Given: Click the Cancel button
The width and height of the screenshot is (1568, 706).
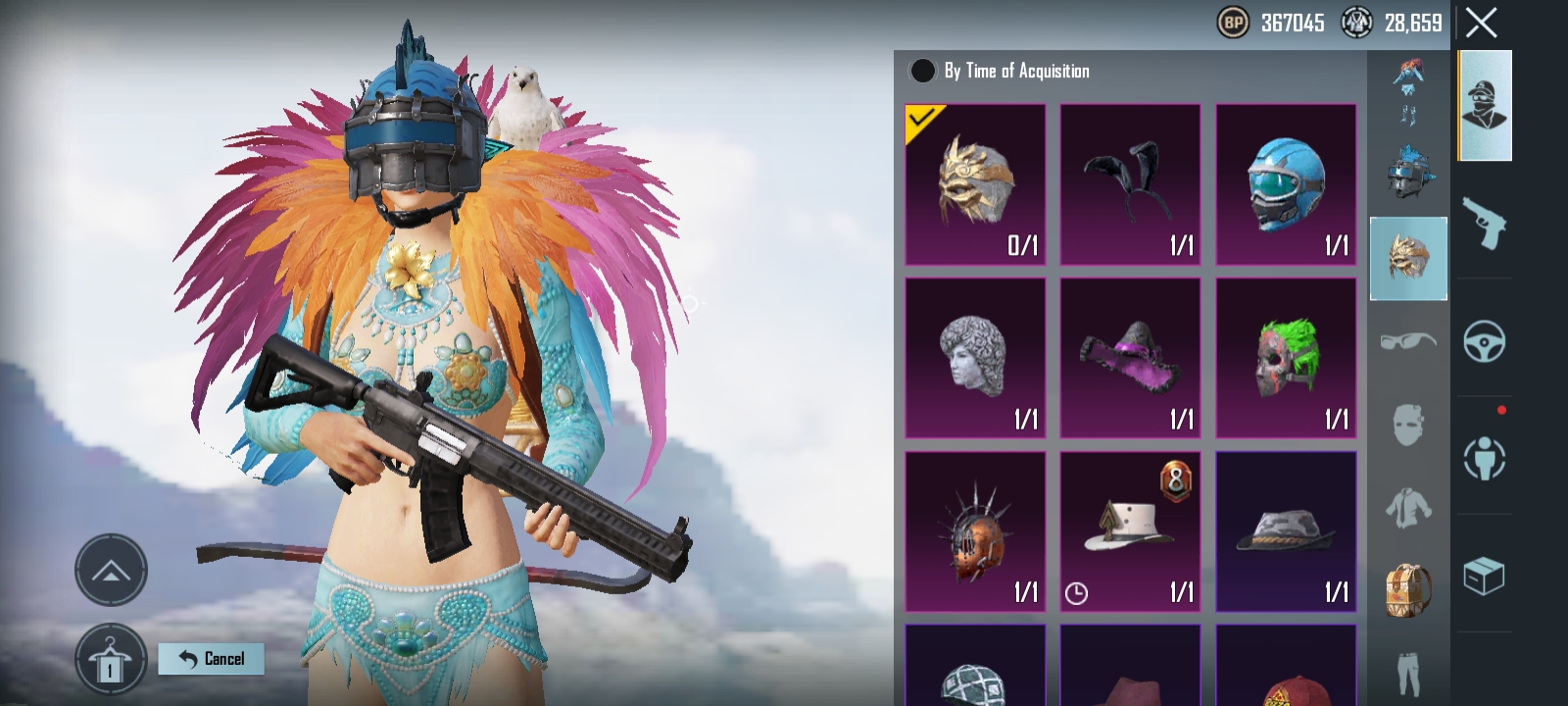Looking at the screenshot, I should click(212, 659).
